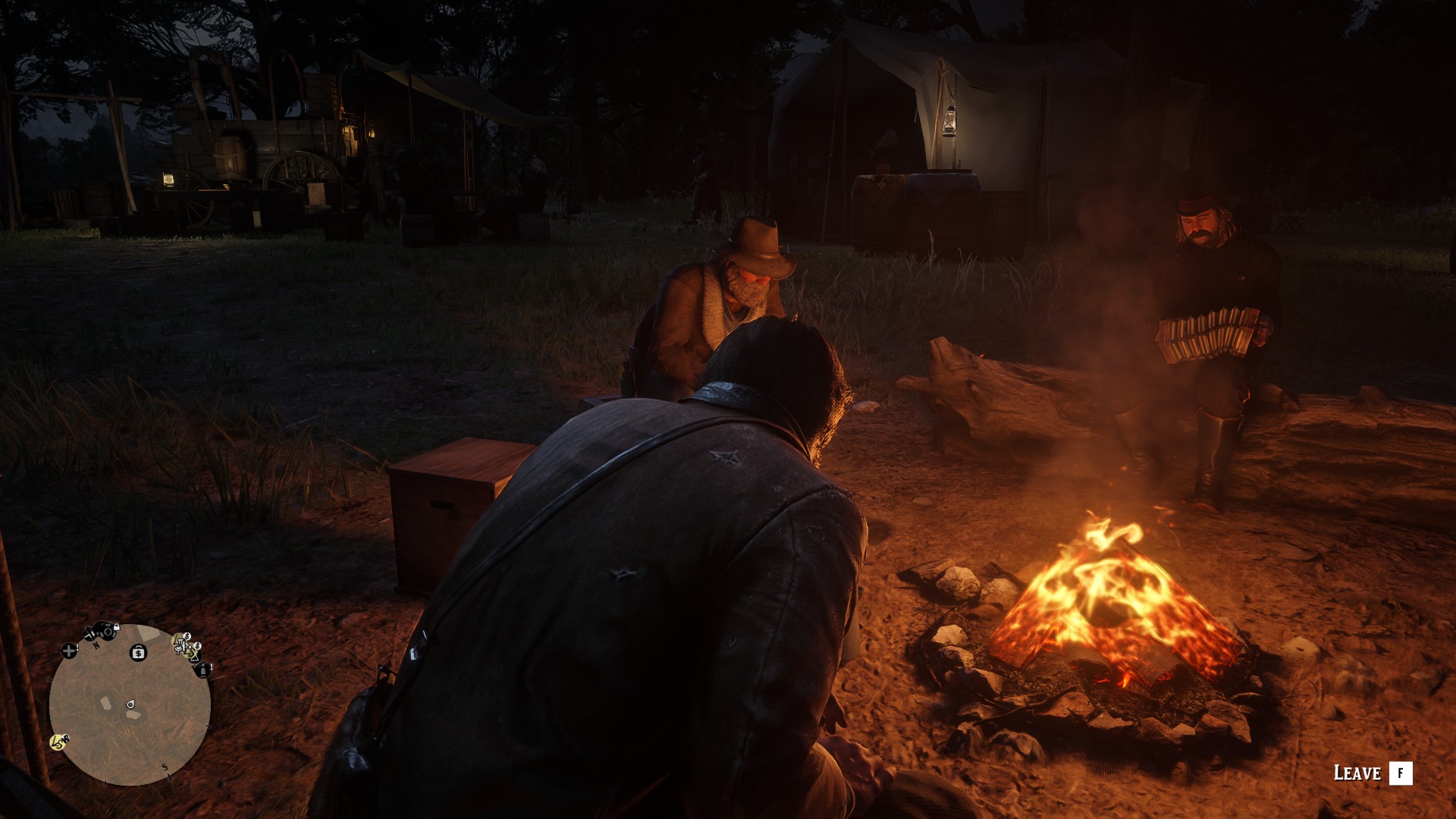Select the dollar box marker on minimap

point(138,652)
